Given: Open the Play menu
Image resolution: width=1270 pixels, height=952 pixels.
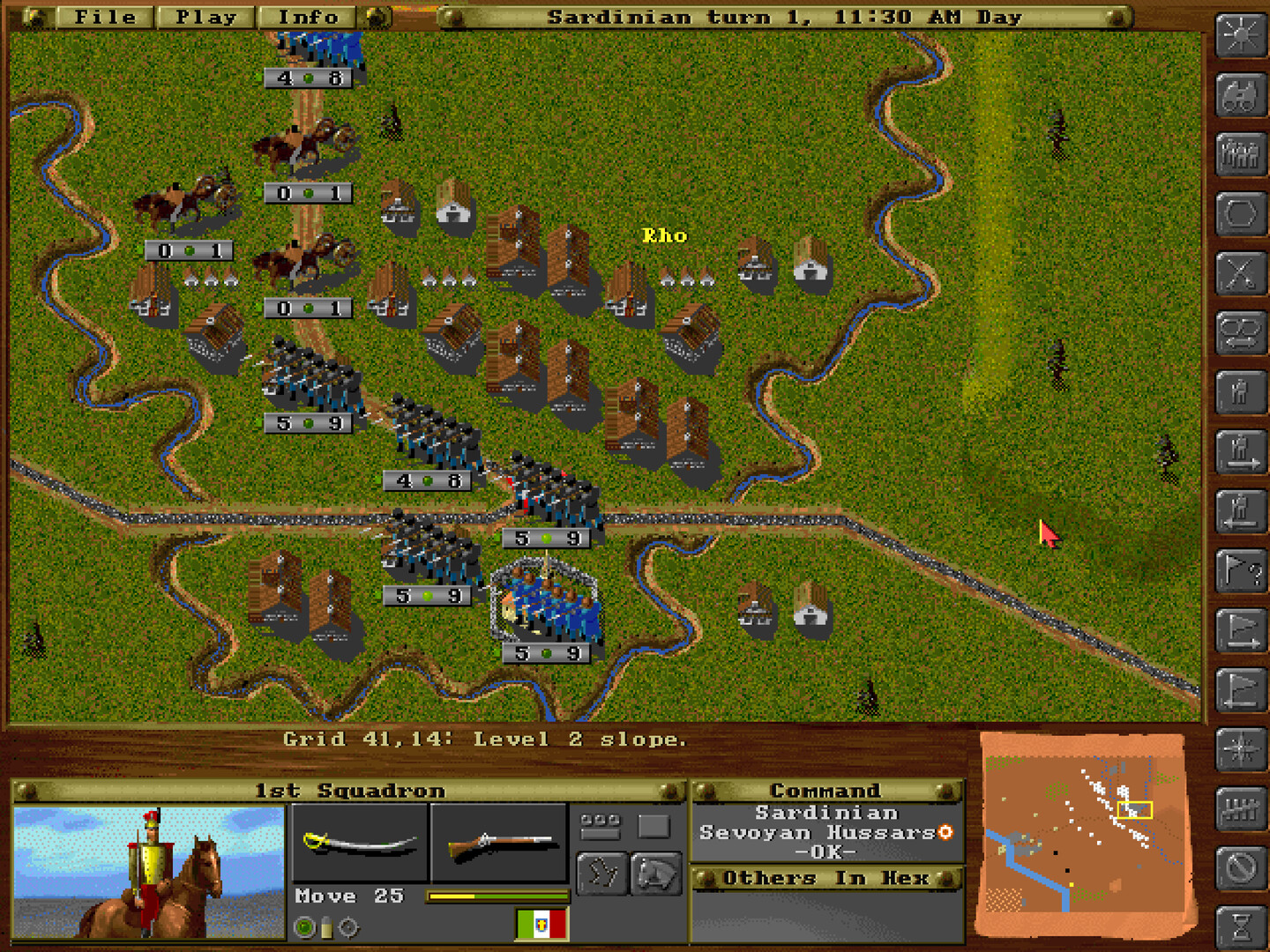Looking at the screenshot, I should click(205, 16).
